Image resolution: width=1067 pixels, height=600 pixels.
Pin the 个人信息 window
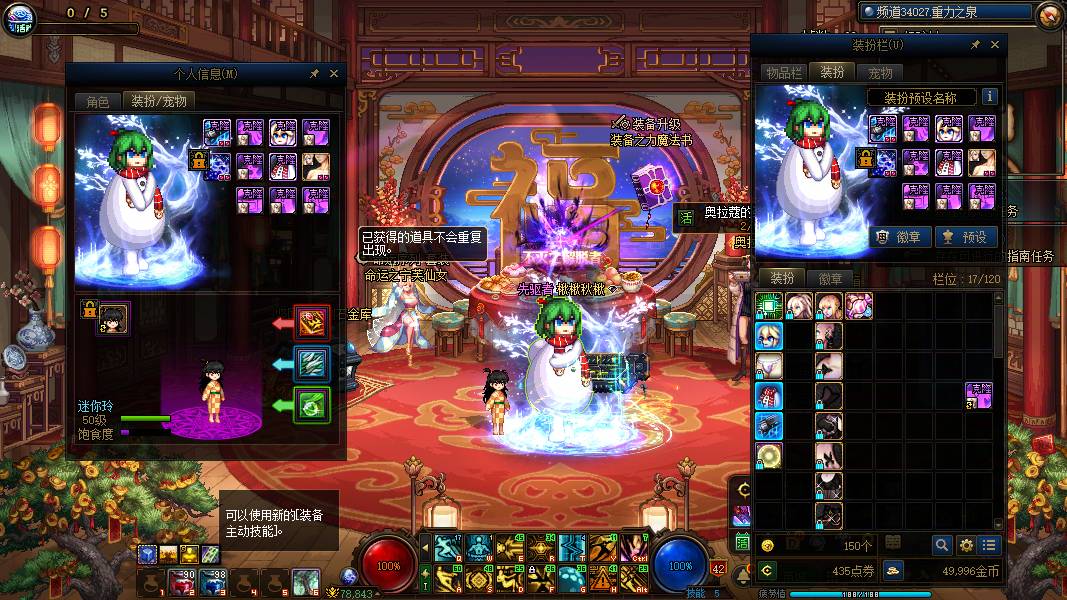pos(314,74)
